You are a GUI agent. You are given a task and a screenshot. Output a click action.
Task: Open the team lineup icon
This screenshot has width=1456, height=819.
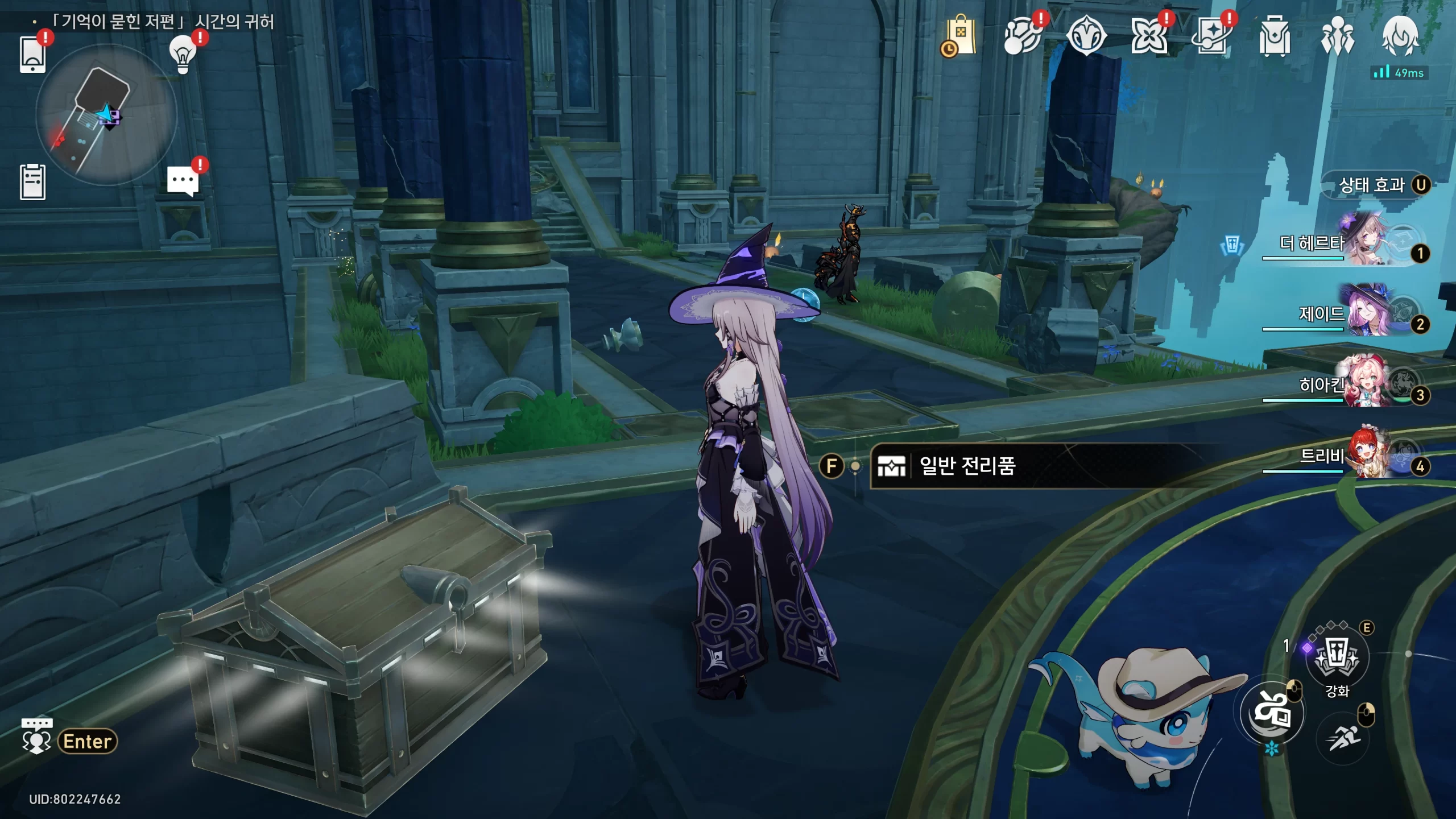[x=1337, y=36]
